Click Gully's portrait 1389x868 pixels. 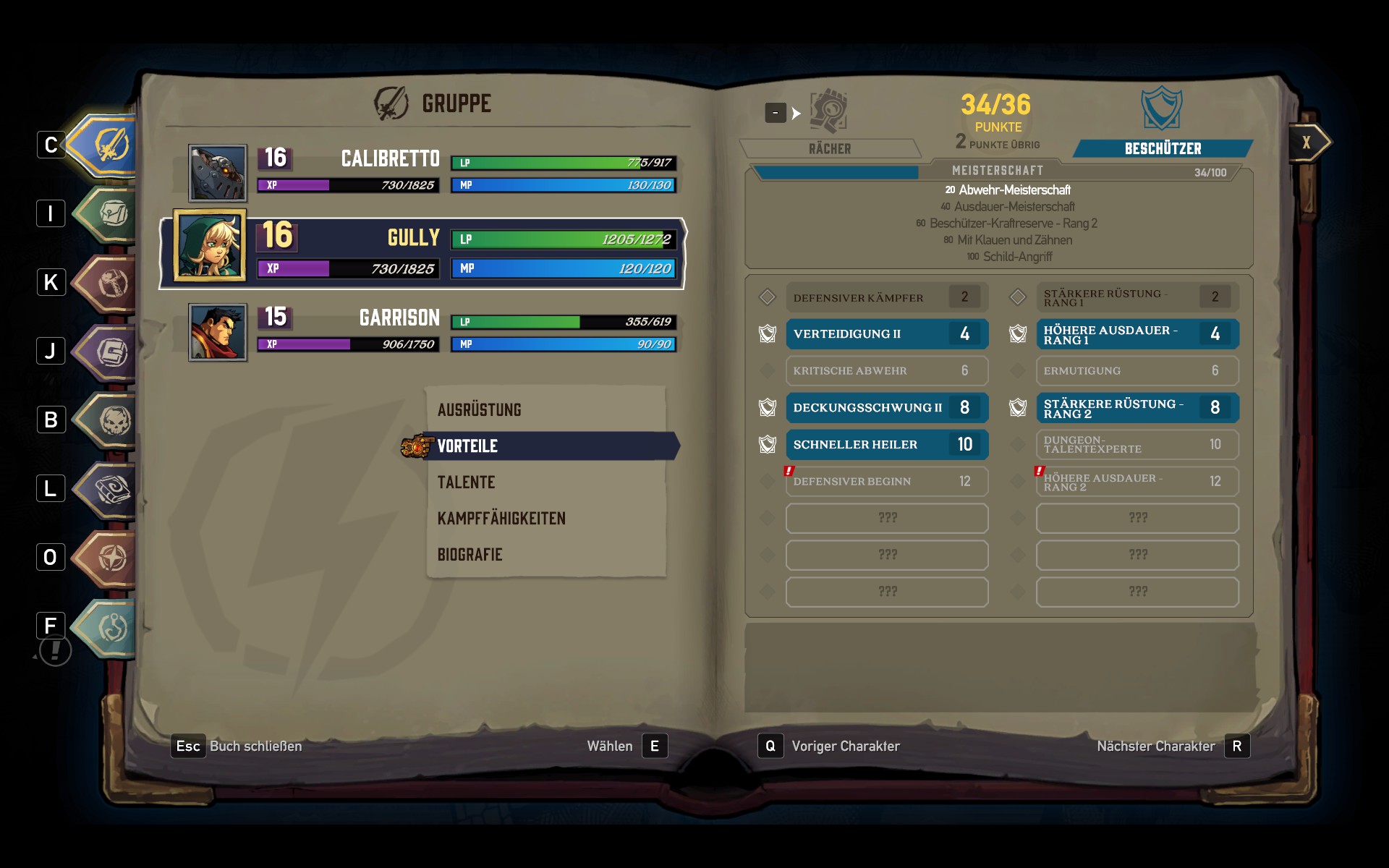(x=210, y=246)
